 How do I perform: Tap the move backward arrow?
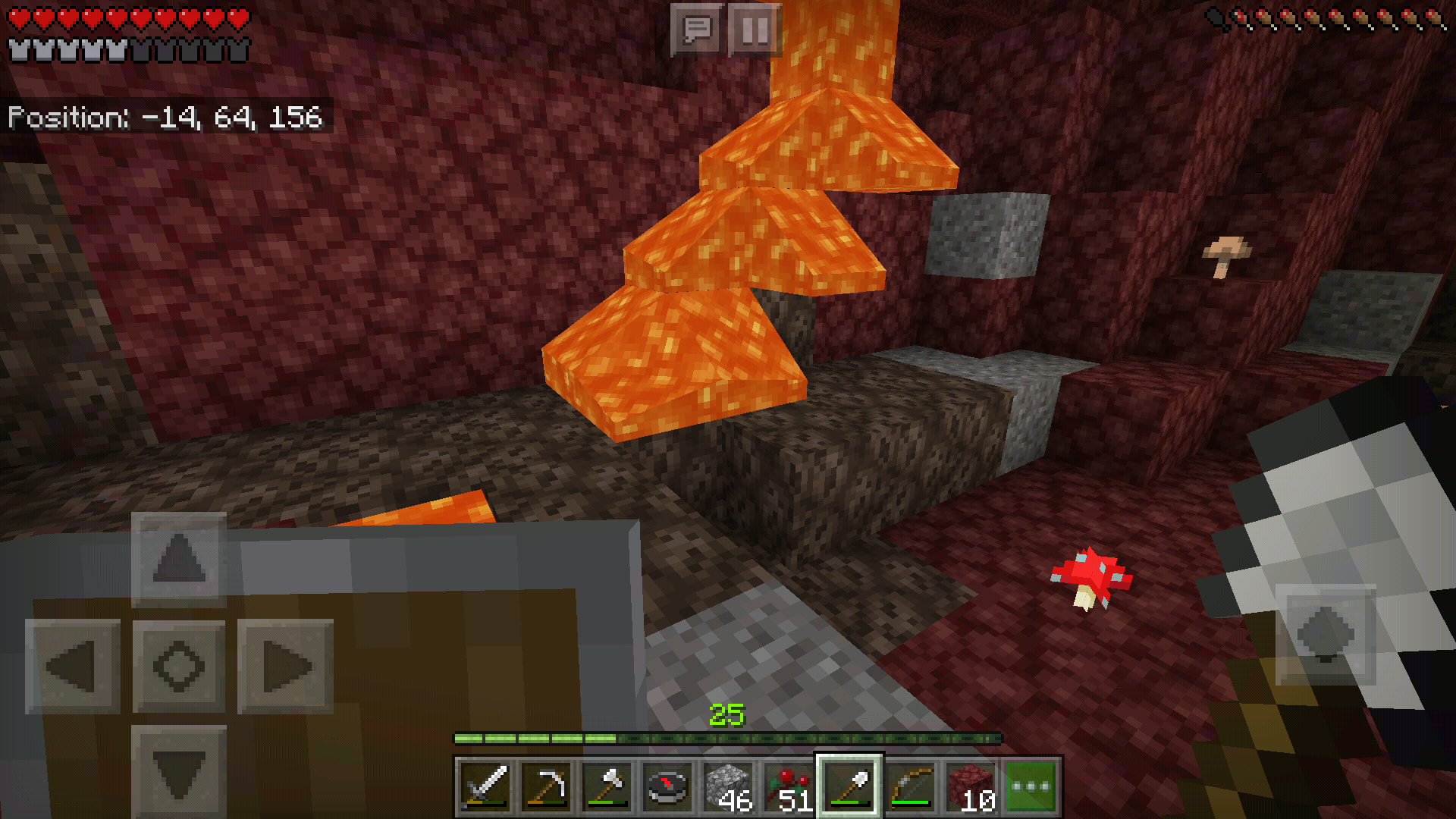click(x=179, y=771)
